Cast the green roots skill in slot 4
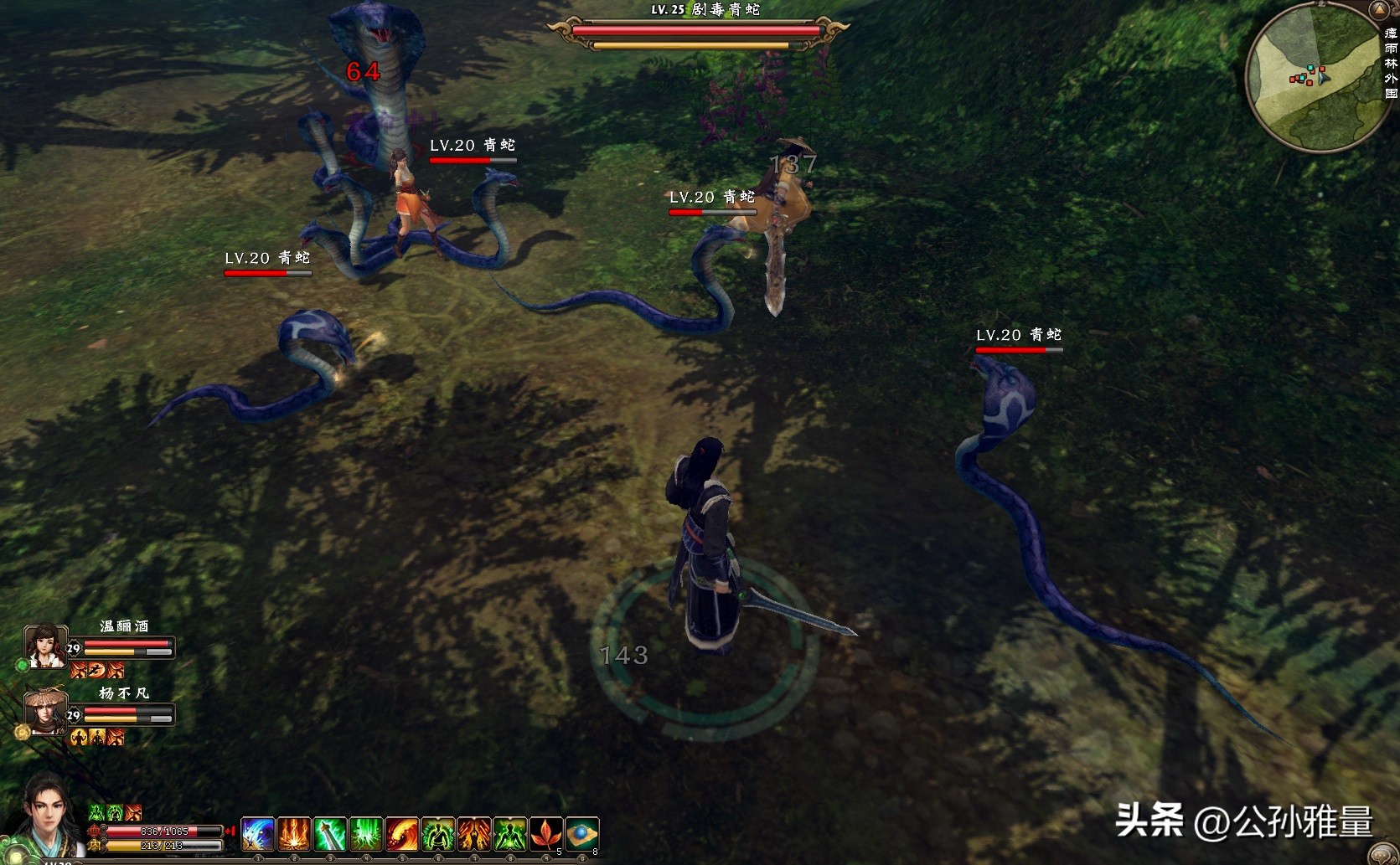 coord(366,835)
